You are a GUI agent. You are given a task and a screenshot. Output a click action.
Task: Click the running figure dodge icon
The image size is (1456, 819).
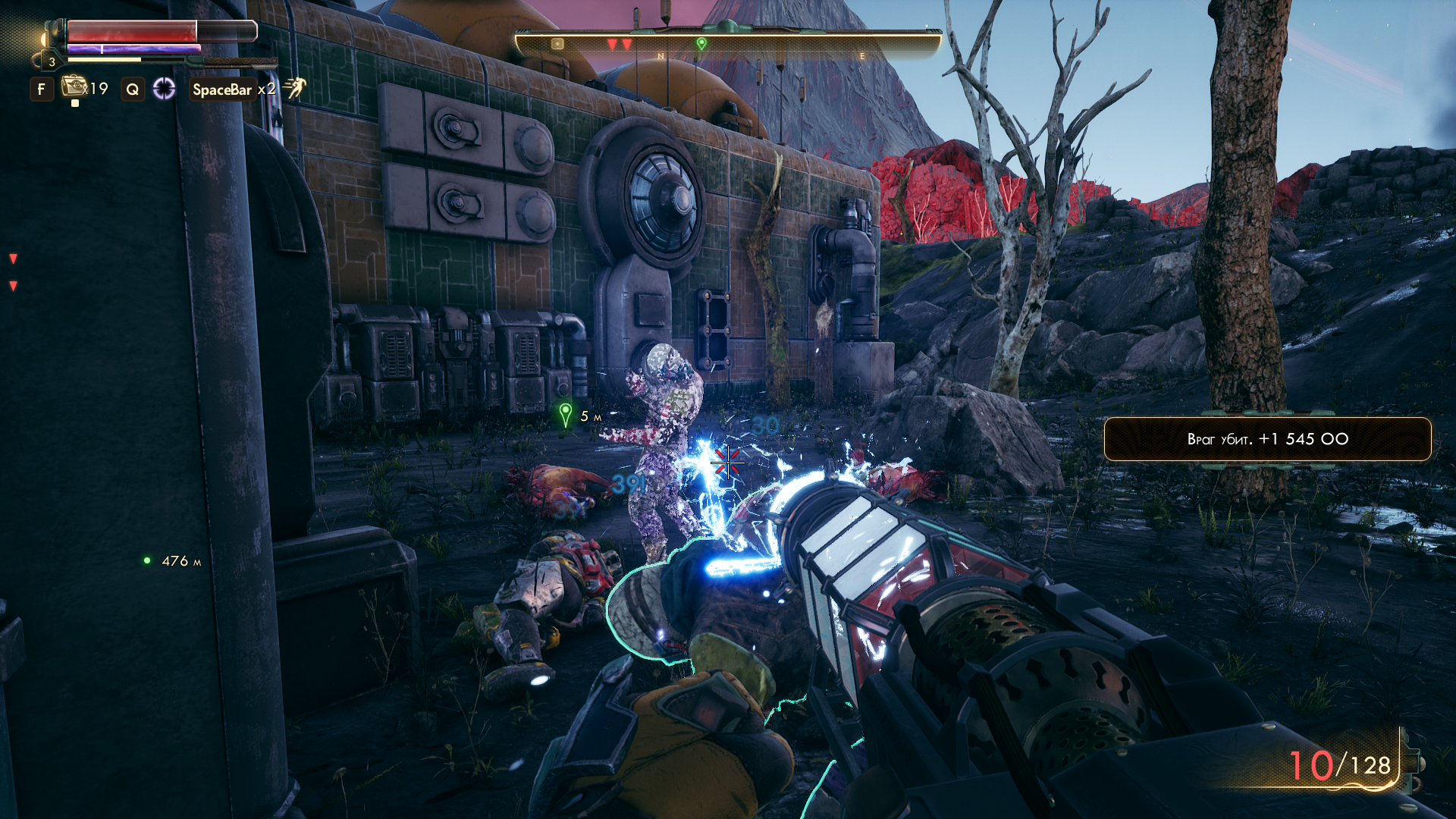coord(294,88)
